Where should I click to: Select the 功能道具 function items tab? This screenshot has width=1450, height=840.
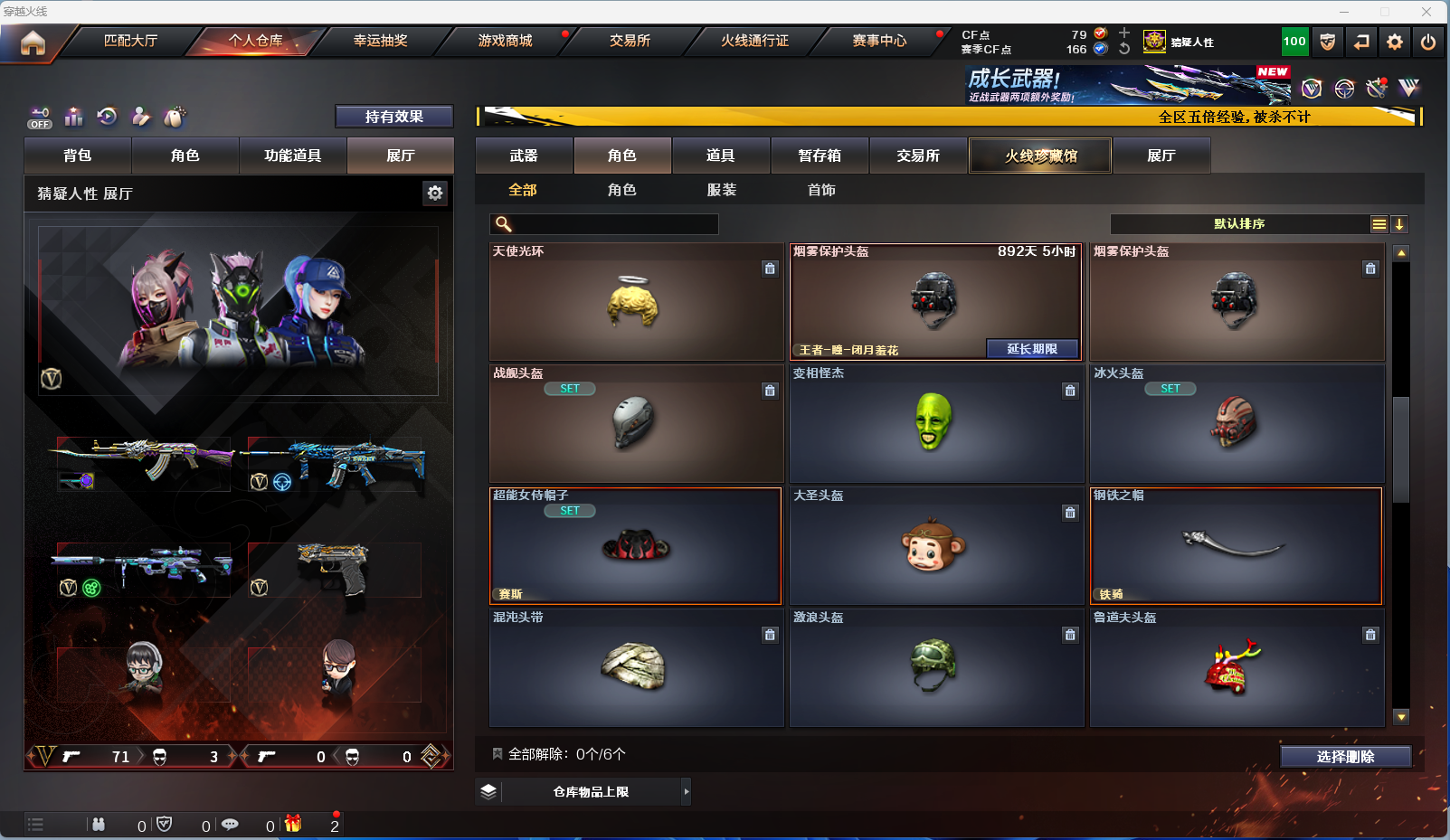click(292, 156)
